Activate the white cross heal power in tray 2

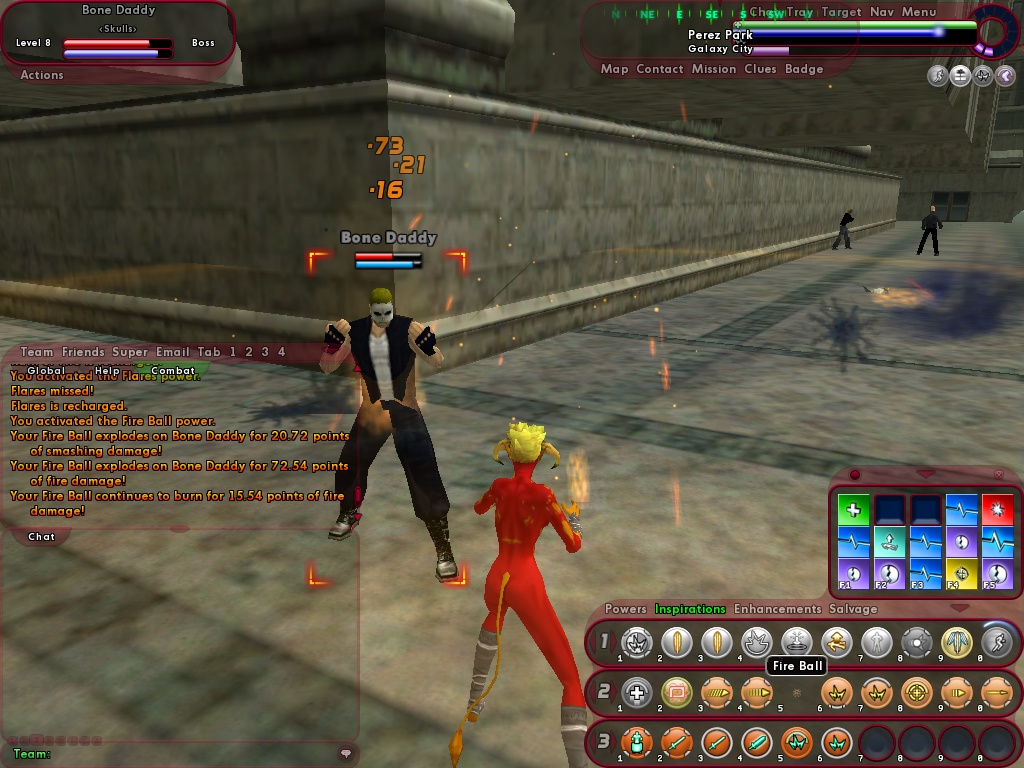637,692
